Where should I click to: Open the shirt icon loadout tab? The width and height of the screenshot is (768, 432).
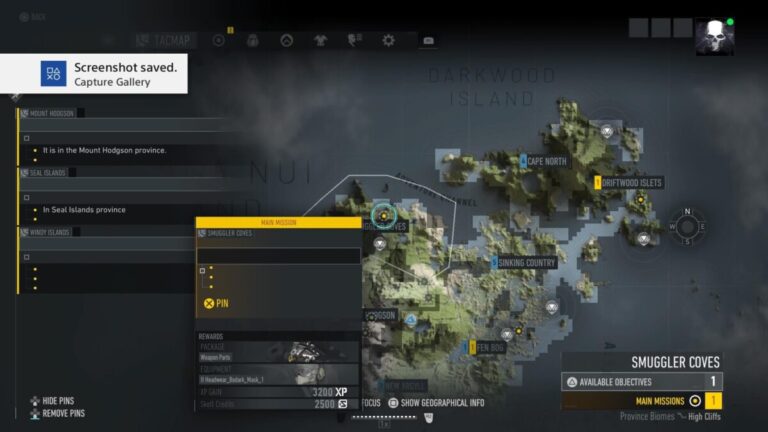click(320, 40)
